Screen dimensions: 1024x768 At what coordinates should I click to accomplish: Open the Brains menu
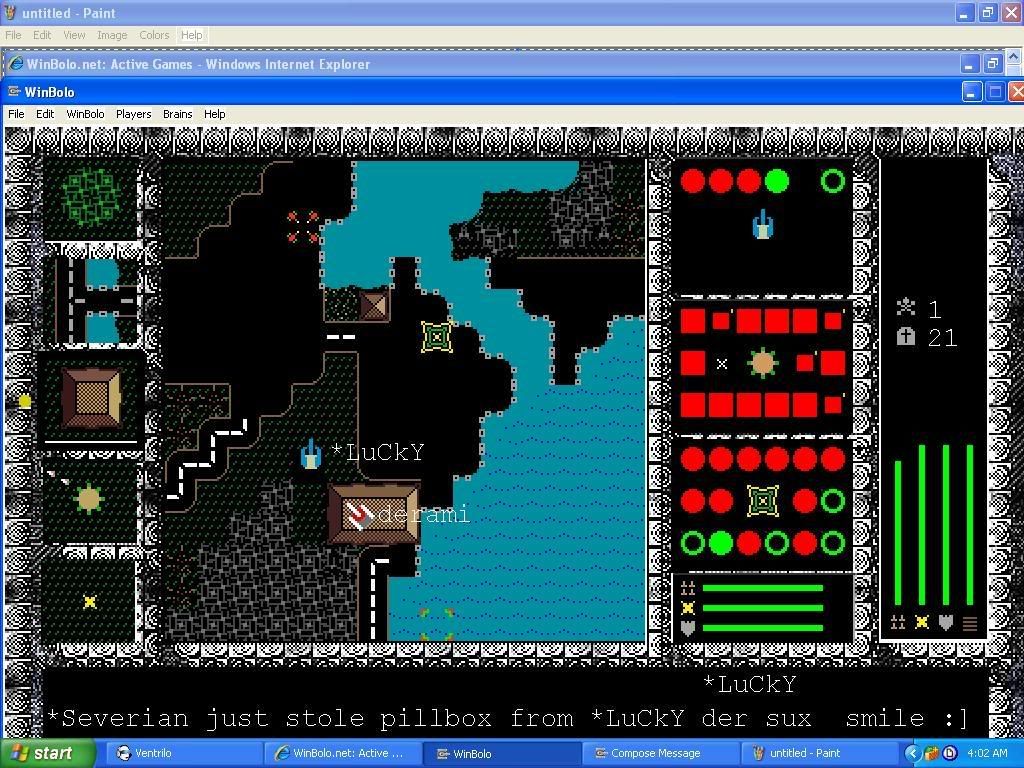tap(177, 114)
